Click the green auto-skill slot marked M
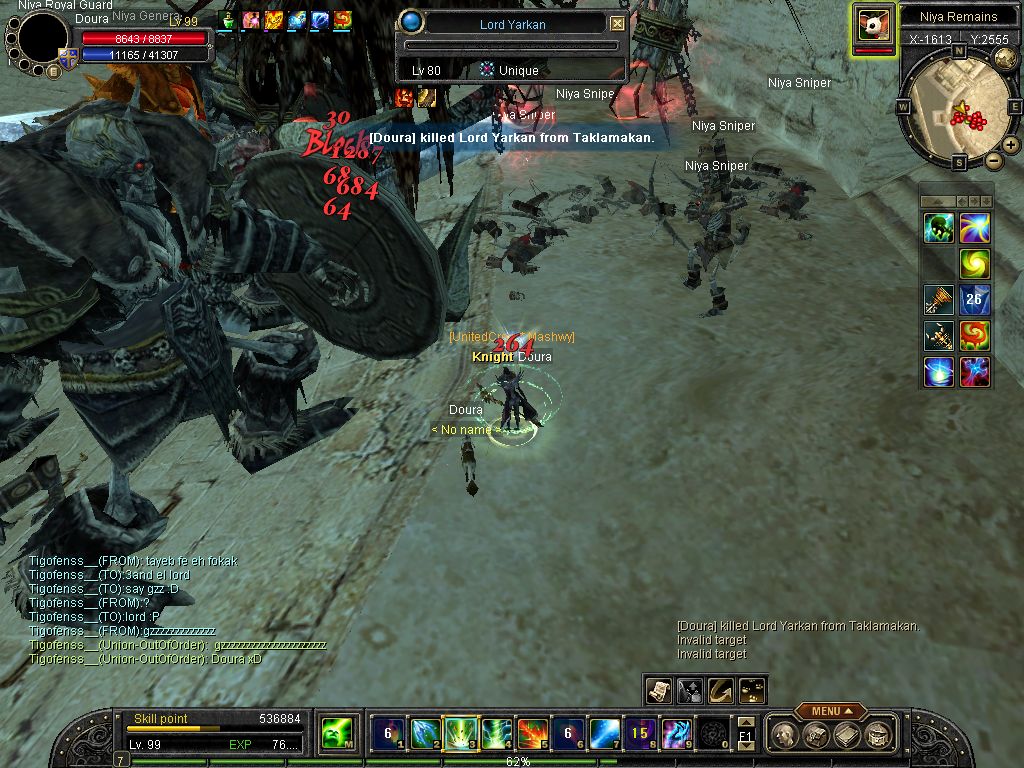The image size is (1024, 768). [x=332, y=735]
